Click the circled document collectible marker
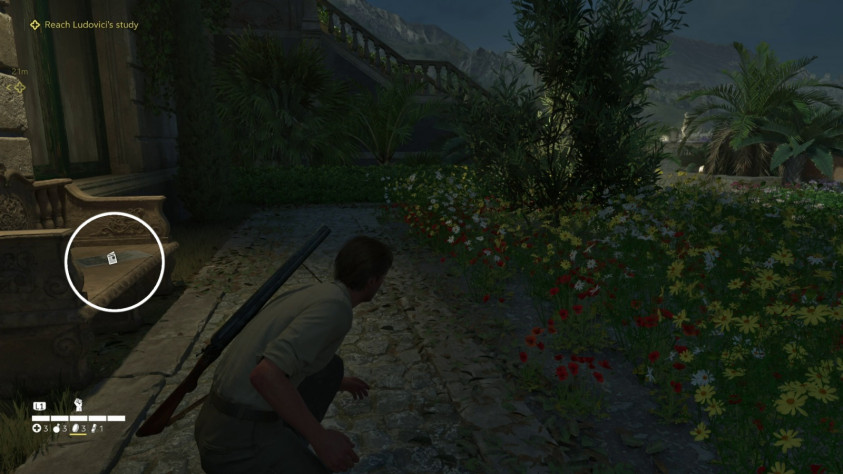Image resolution: width=843 pixels, height=474 pixels. [113, 258]
